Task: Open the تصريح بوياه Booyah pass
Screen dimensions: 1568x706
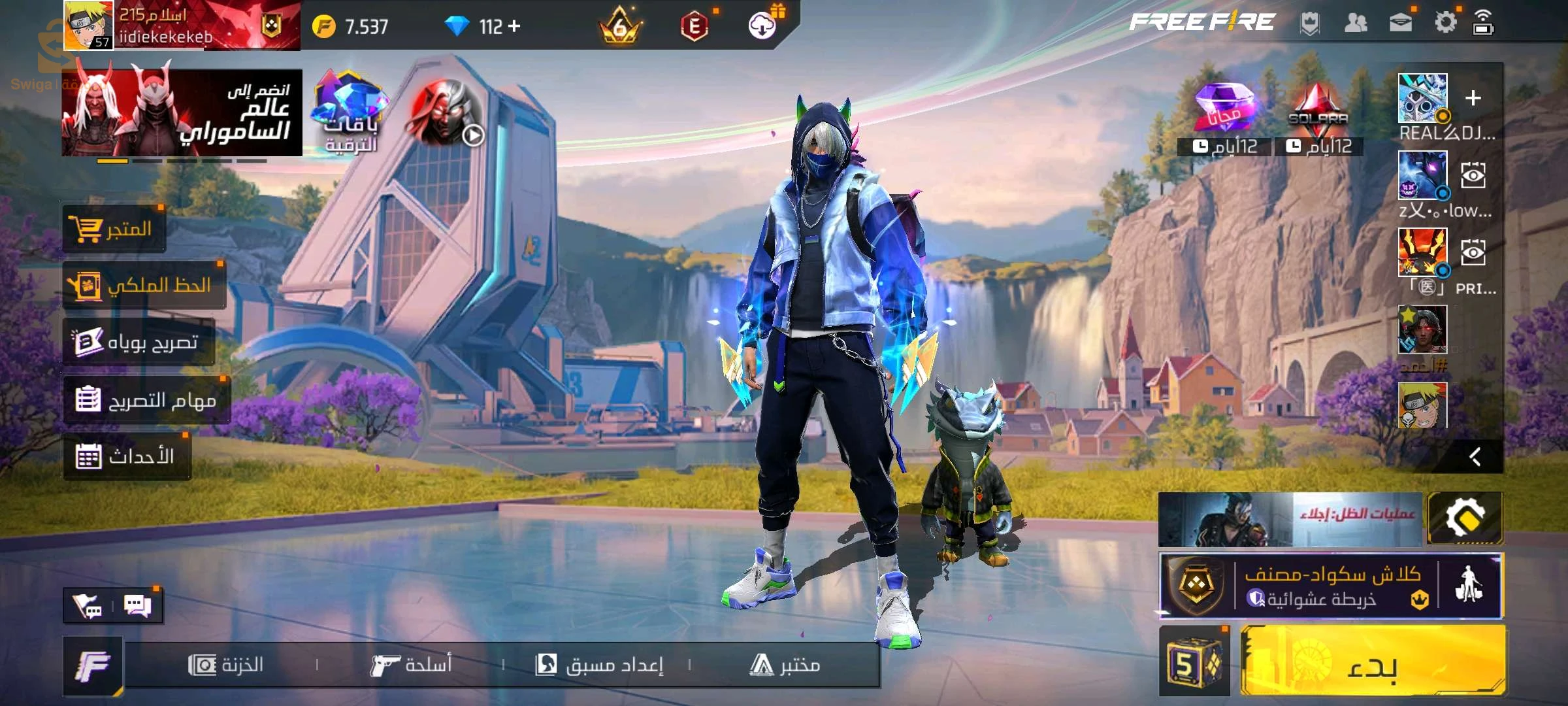Action: point(139,342)
